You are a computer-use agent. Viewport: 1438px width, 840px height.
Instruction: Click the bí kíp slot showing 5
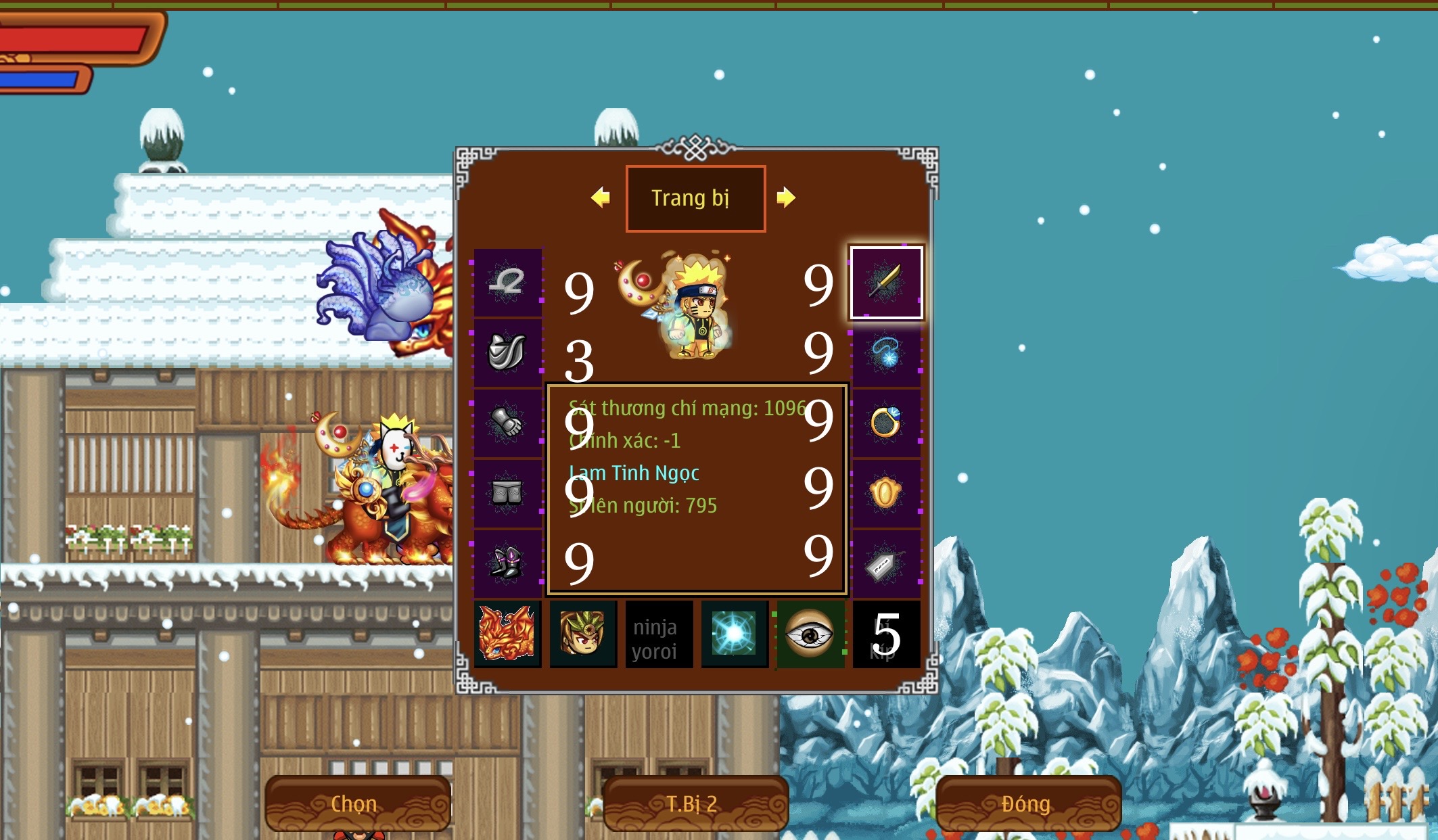click(887, 634)
